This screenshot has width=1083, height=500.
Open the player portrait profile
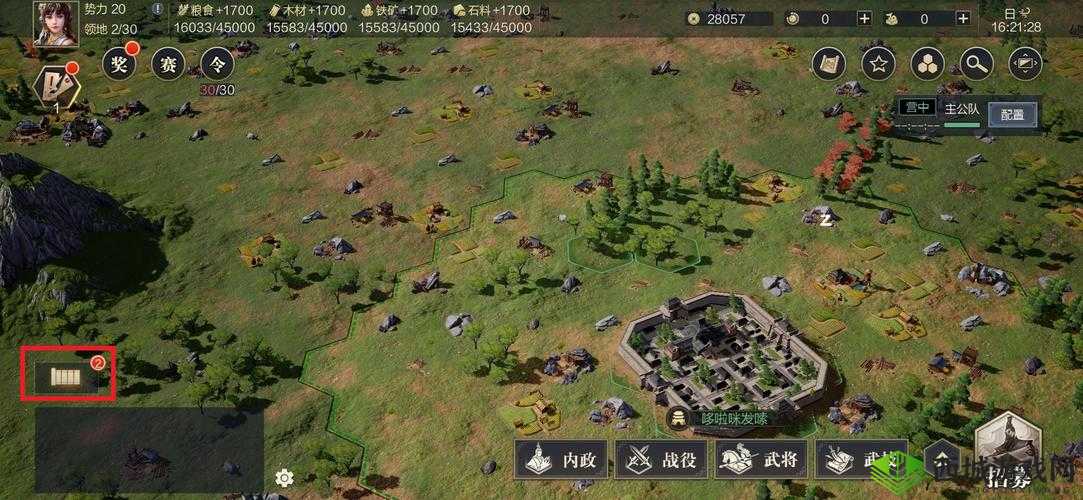coord(57,23)
